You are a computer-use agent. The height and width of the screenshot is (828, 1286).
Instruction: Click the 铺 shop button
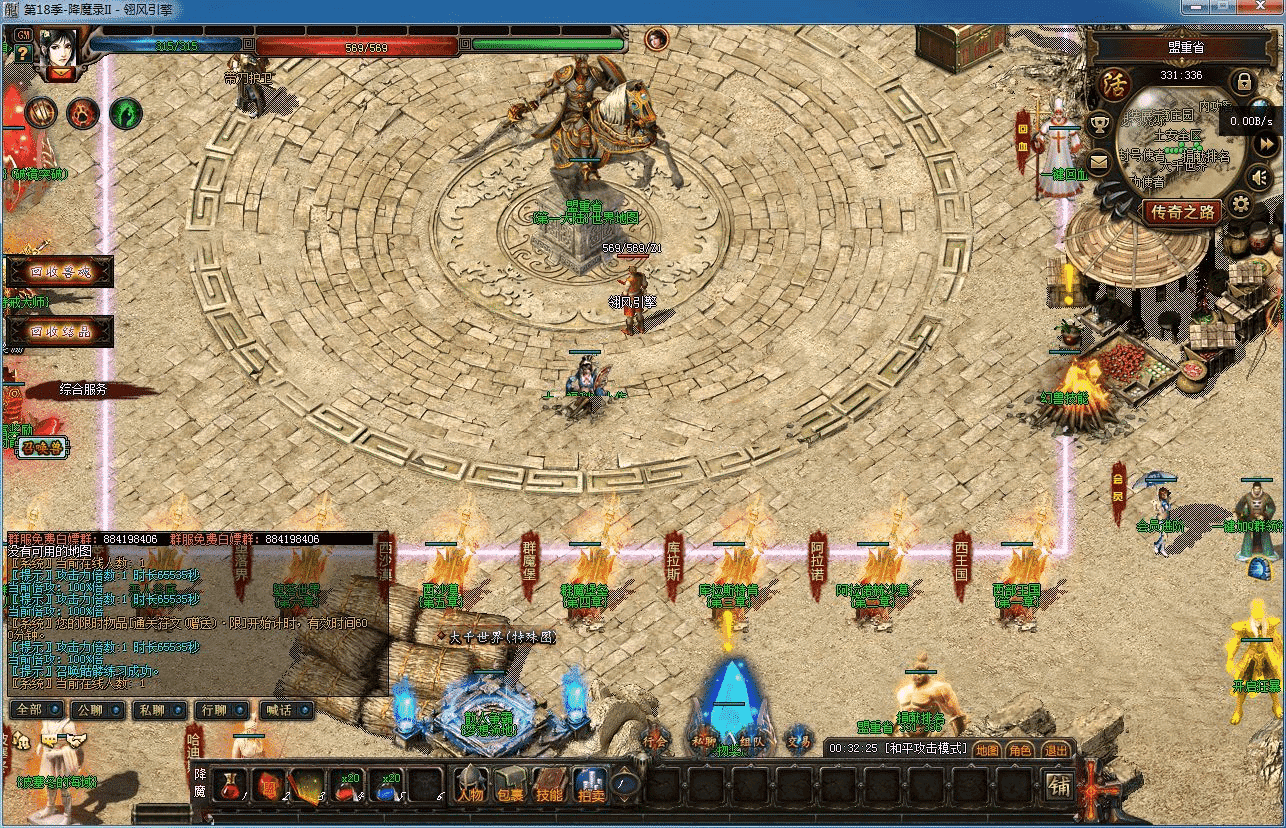(x=1060, y=787)
